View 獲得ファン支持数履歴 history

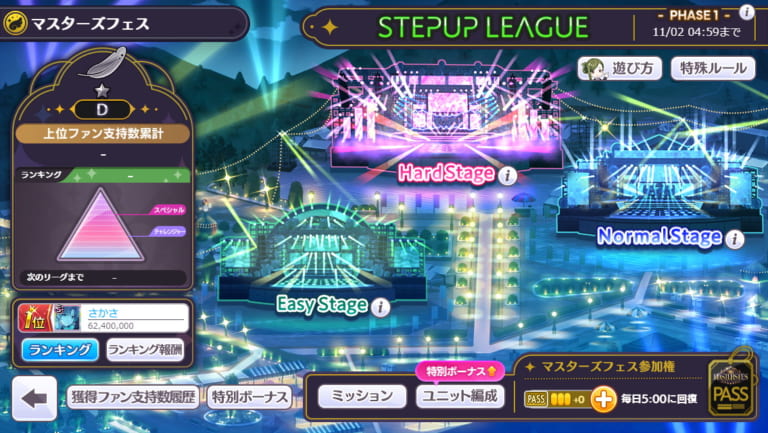pos(133,397)
